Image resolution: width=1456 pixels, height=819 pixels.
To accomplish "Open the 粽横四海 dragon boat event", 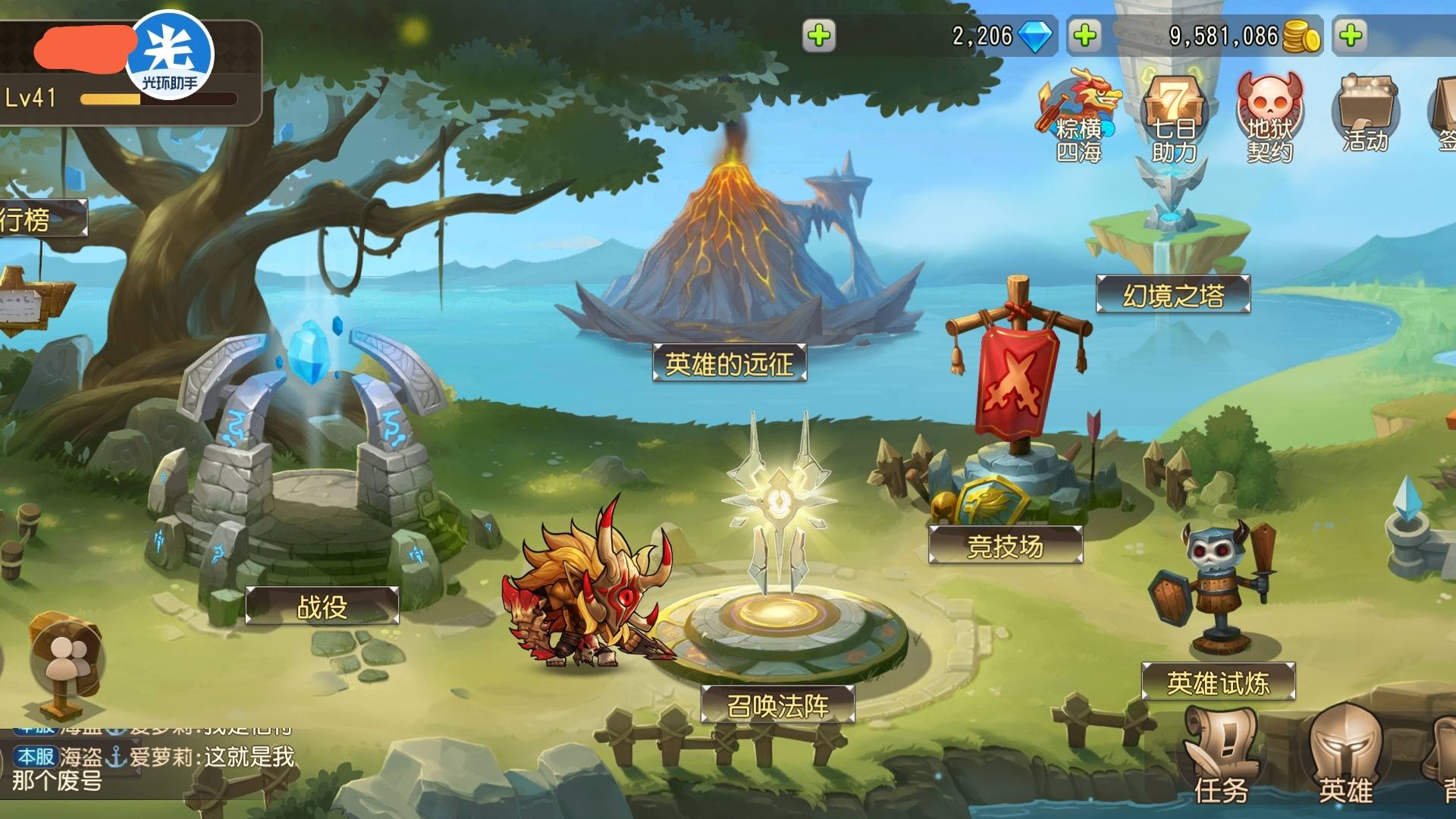I will [x=1079, y=118].
